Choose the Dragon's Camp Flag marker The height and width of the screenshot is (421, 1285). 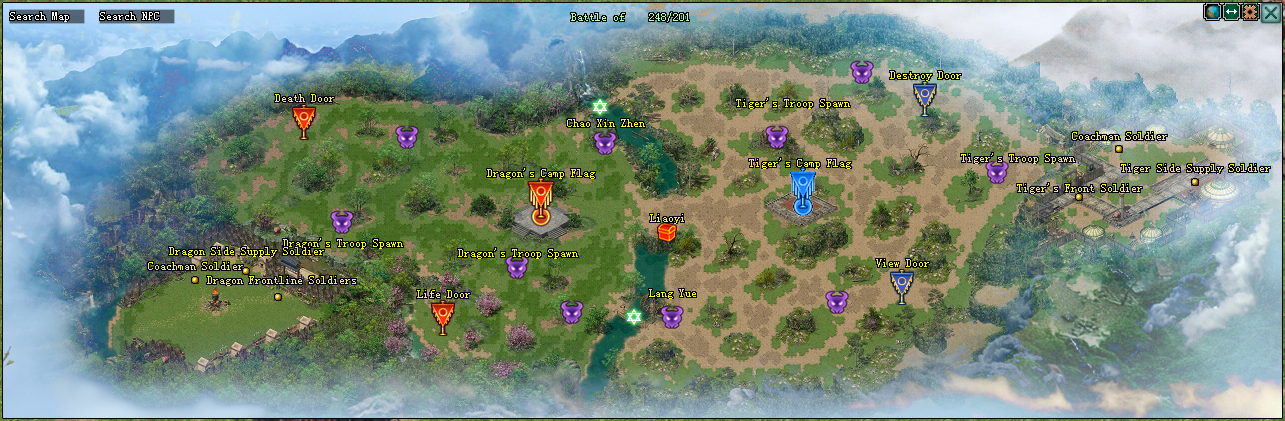point(540,198)
